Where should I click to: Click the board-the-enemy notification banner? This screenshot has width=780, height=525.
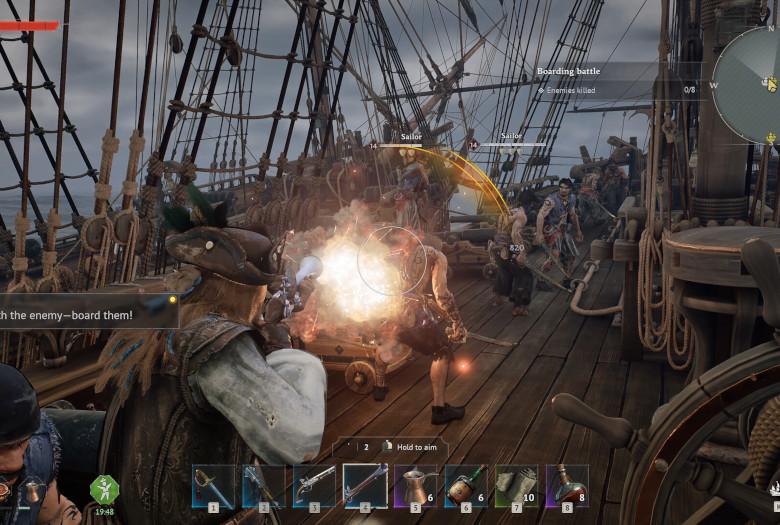[85, 313]
